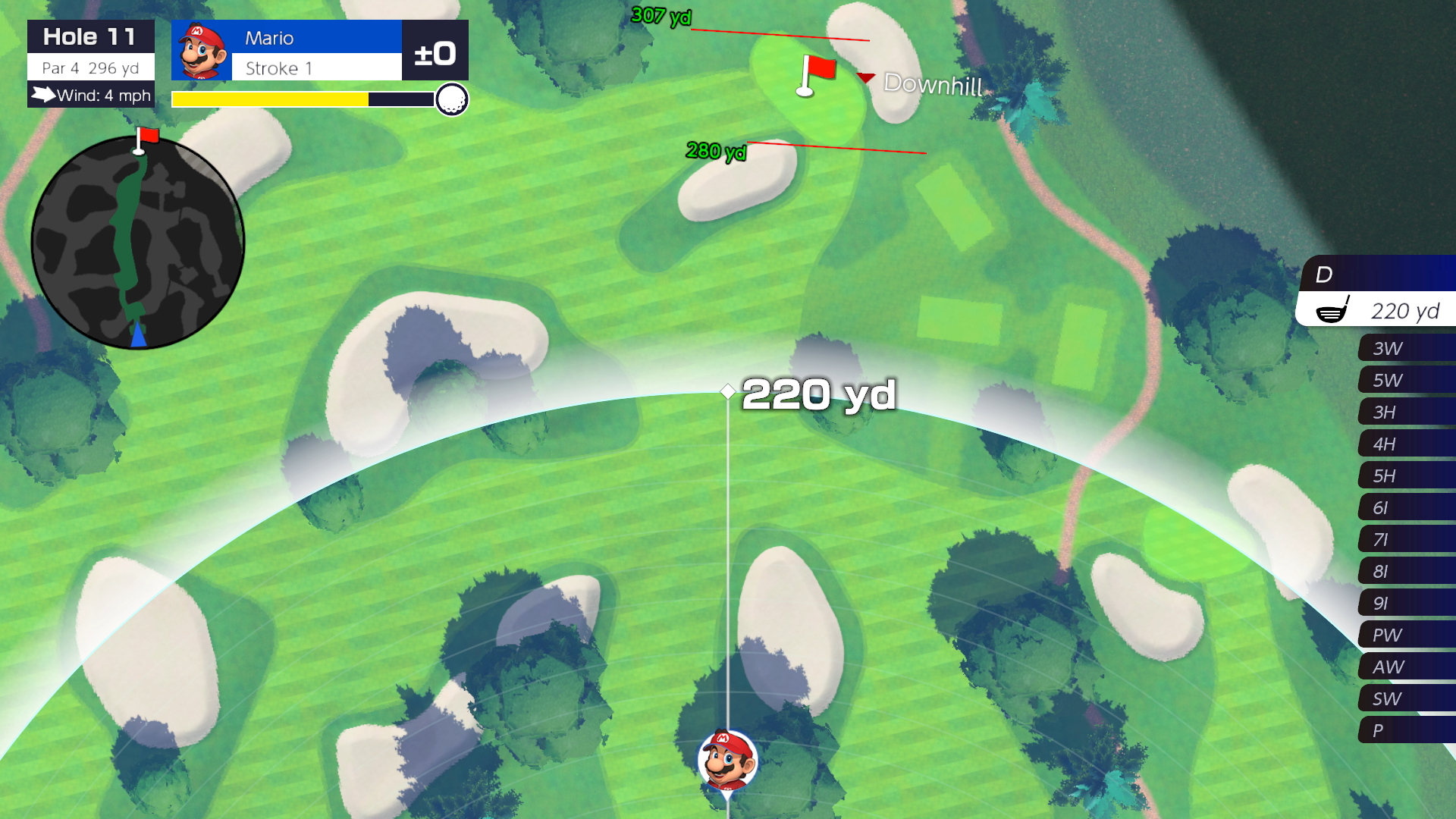
Task: Choose the 3W club
Action: point(1404,348)
